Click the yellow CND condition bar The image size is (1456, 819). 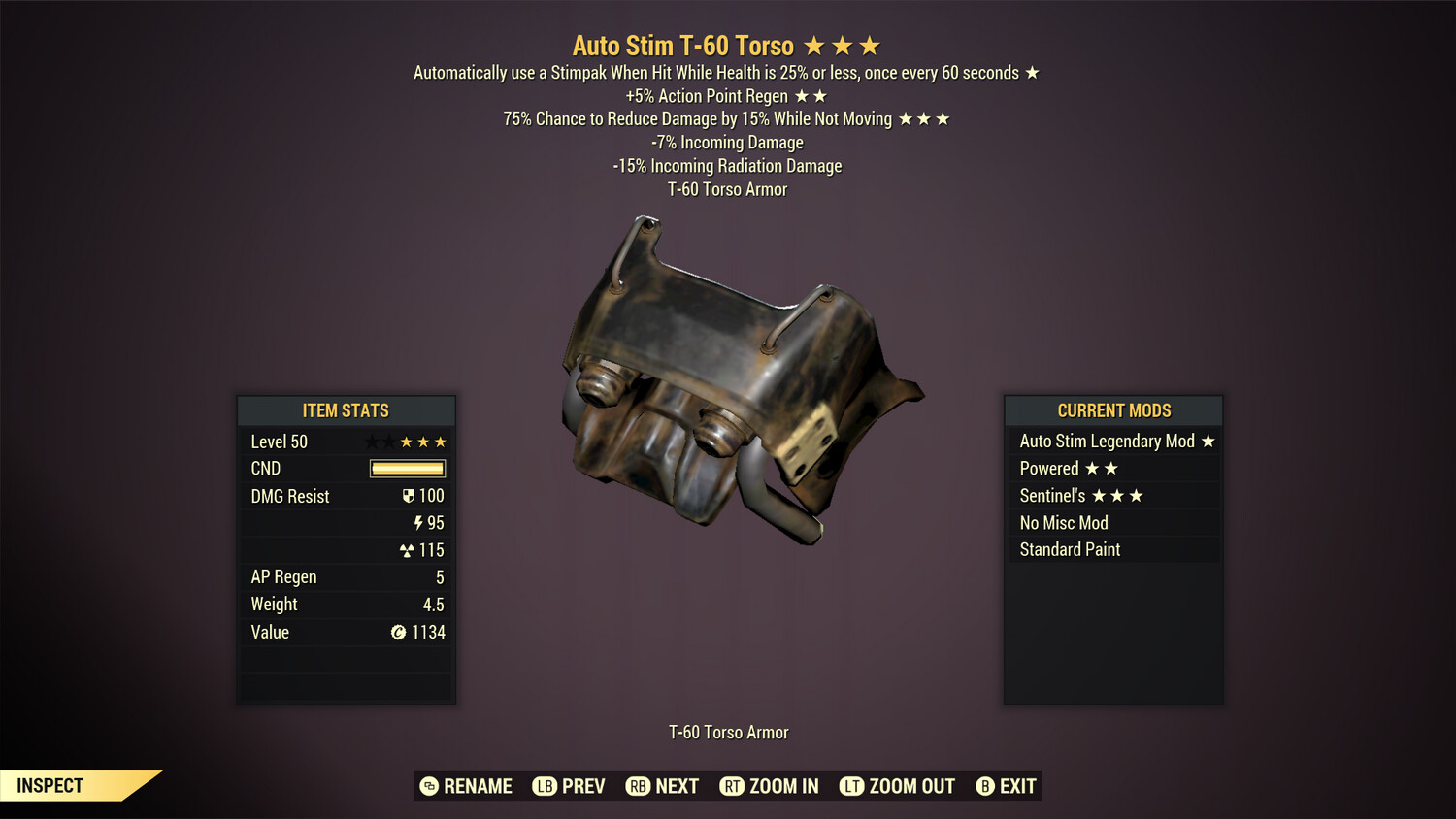[x=406, y=468]
